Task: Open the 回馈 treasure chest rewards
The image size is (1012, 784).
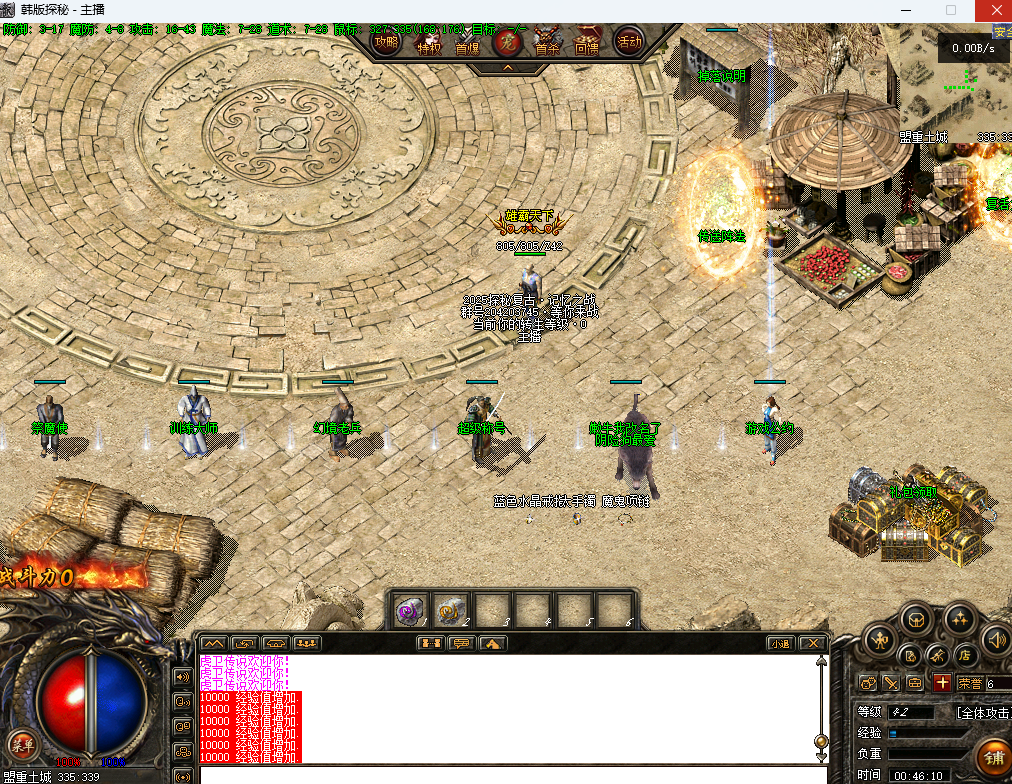Action: point(587,43)
